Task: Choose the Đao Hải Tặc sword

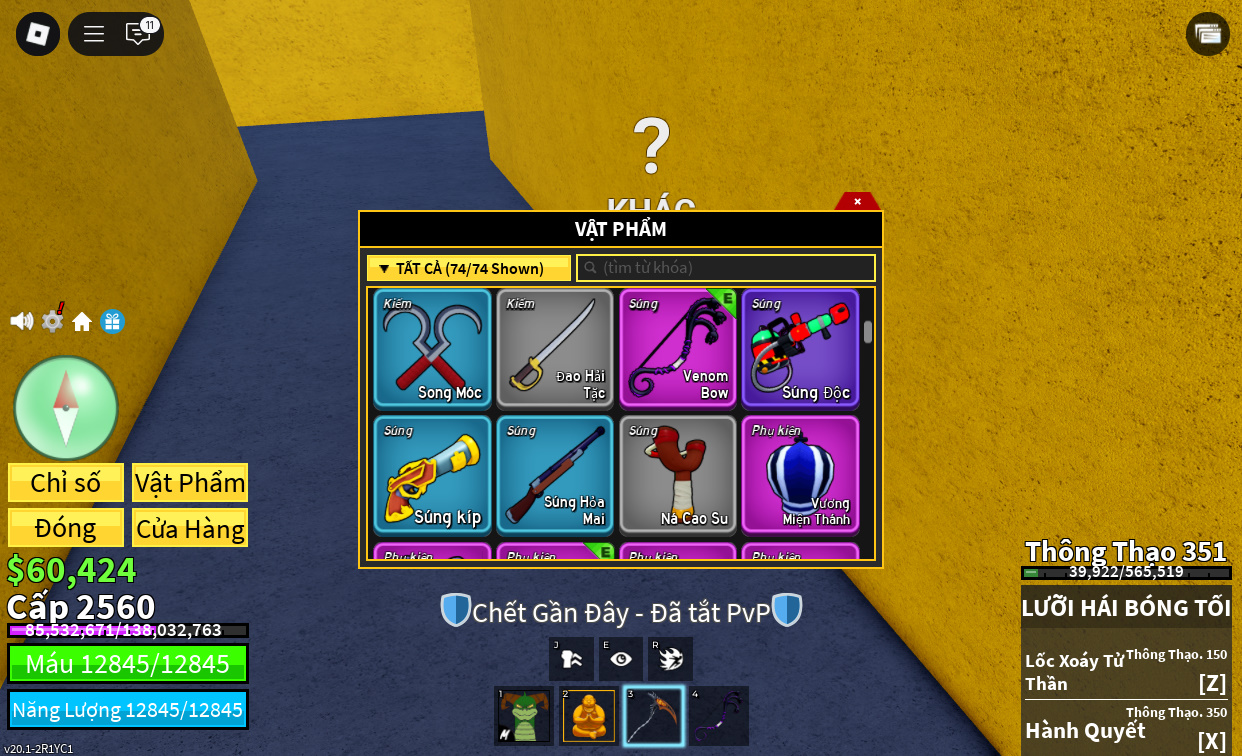Action: coord(555,348)
